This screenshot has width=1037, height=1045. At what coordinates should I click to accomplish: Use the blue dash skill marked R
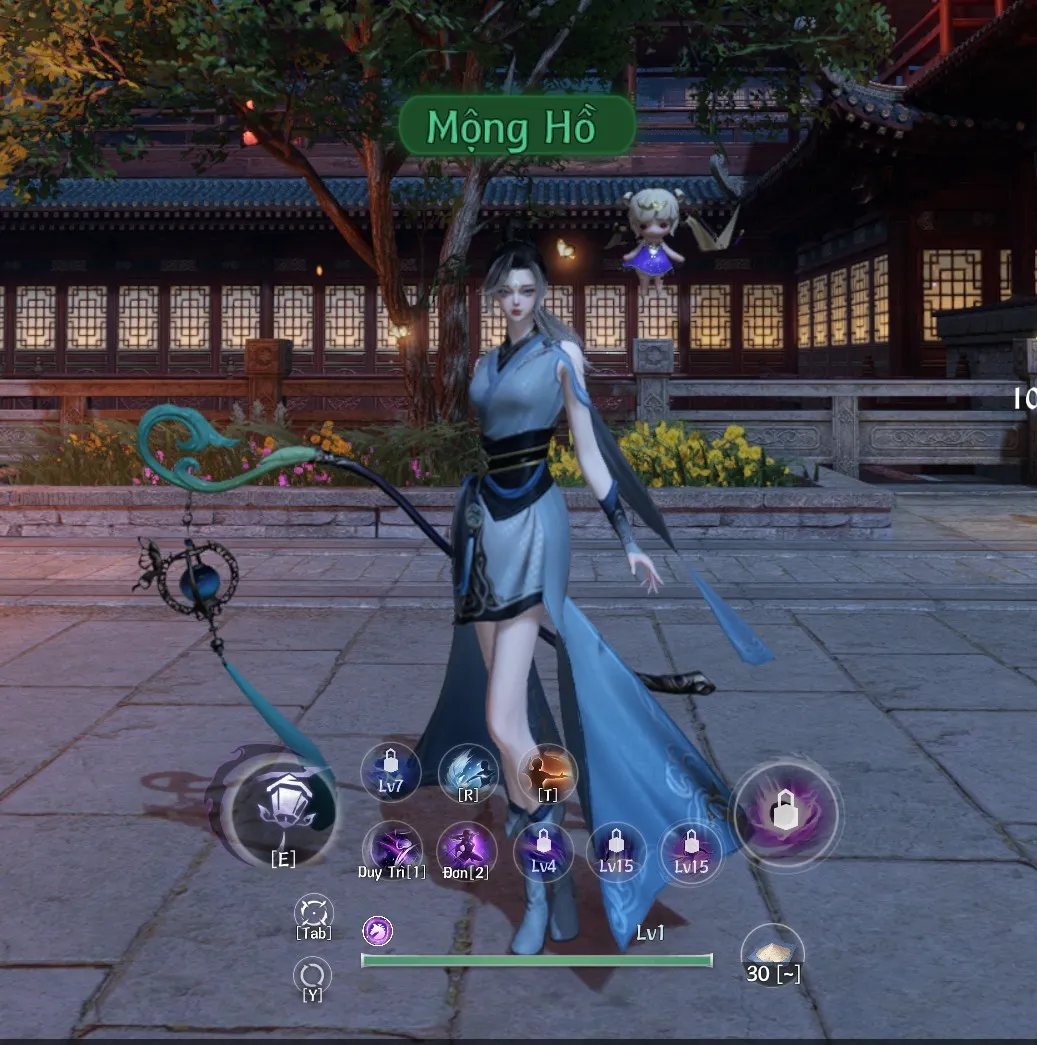coord(468,773)
